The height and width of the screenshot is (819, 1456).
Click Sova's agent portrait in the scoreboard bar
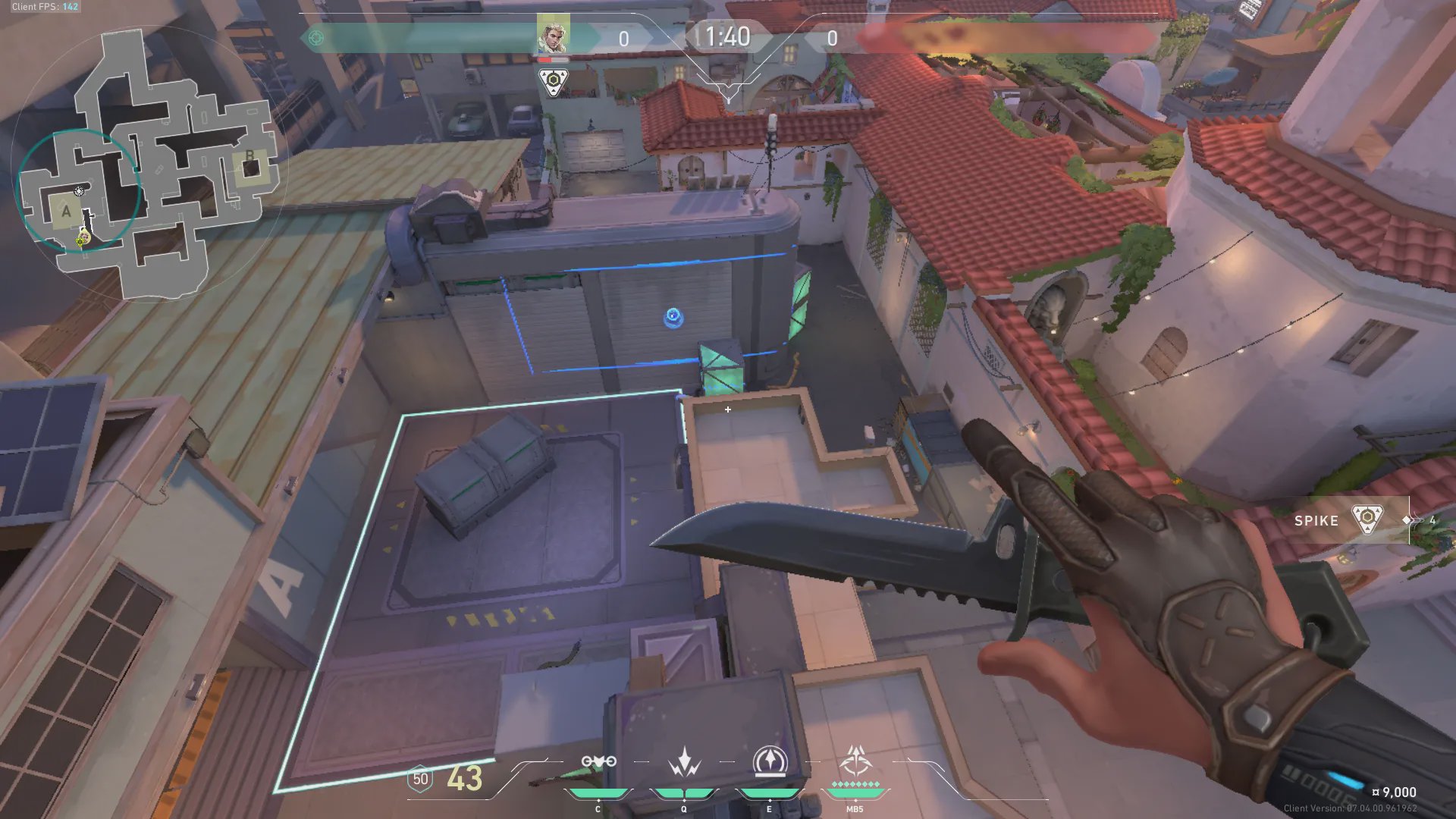(x=553, y=35)
